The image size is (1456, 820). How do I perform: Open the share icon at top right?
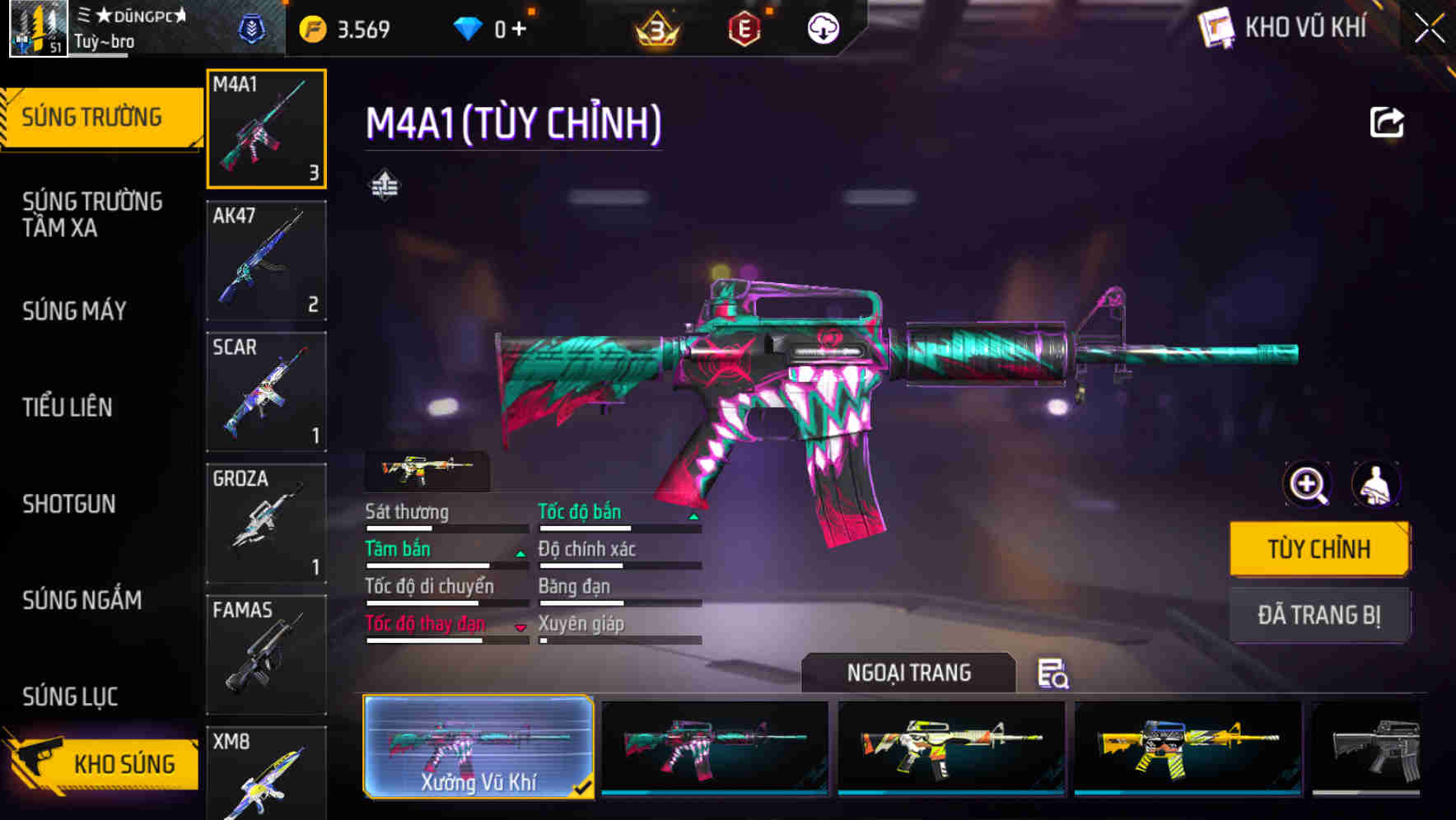click(x=1388, y=122)
